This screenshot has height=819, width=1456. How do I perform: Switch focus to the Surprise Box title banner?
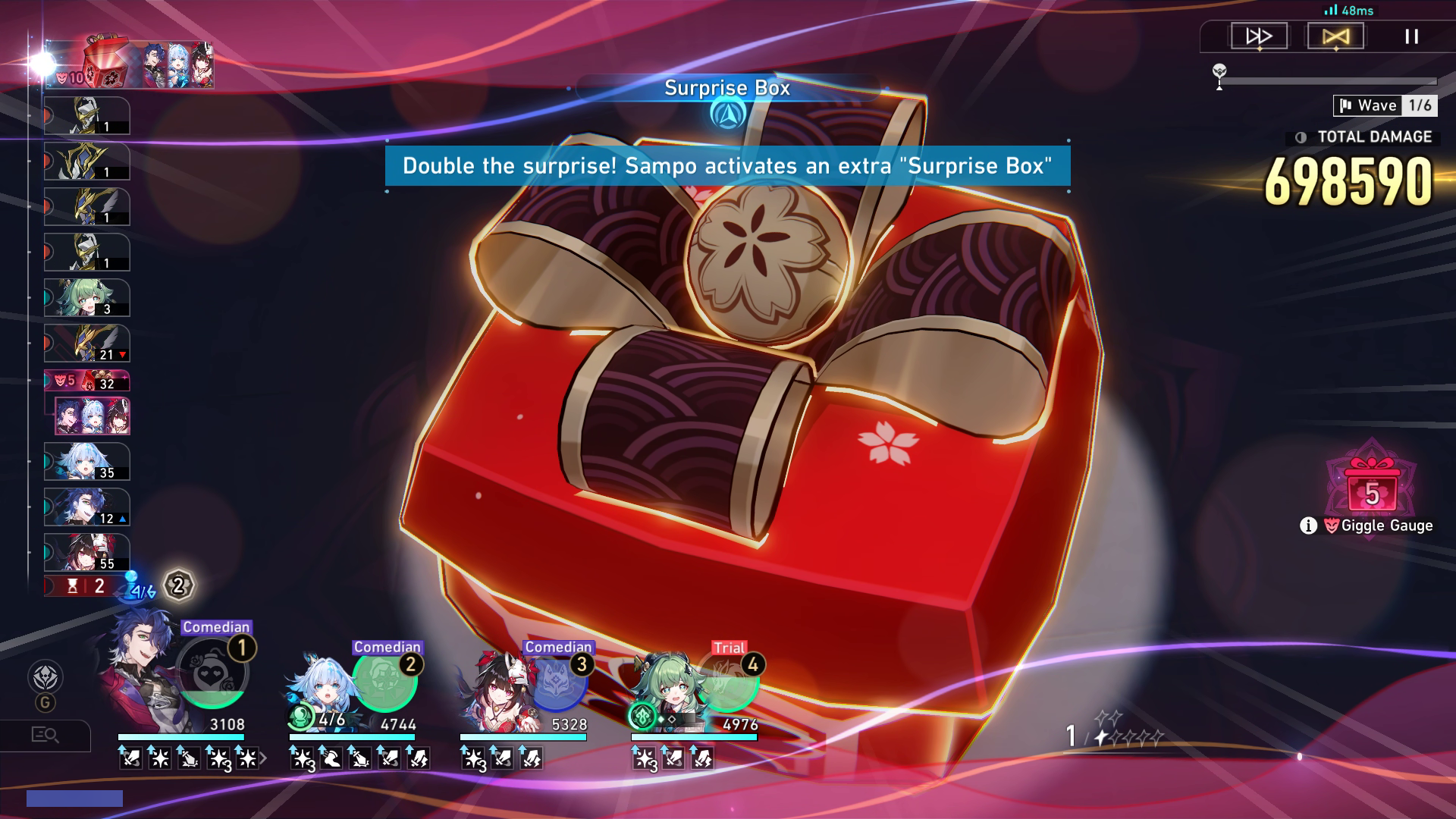tap(726, 89)
